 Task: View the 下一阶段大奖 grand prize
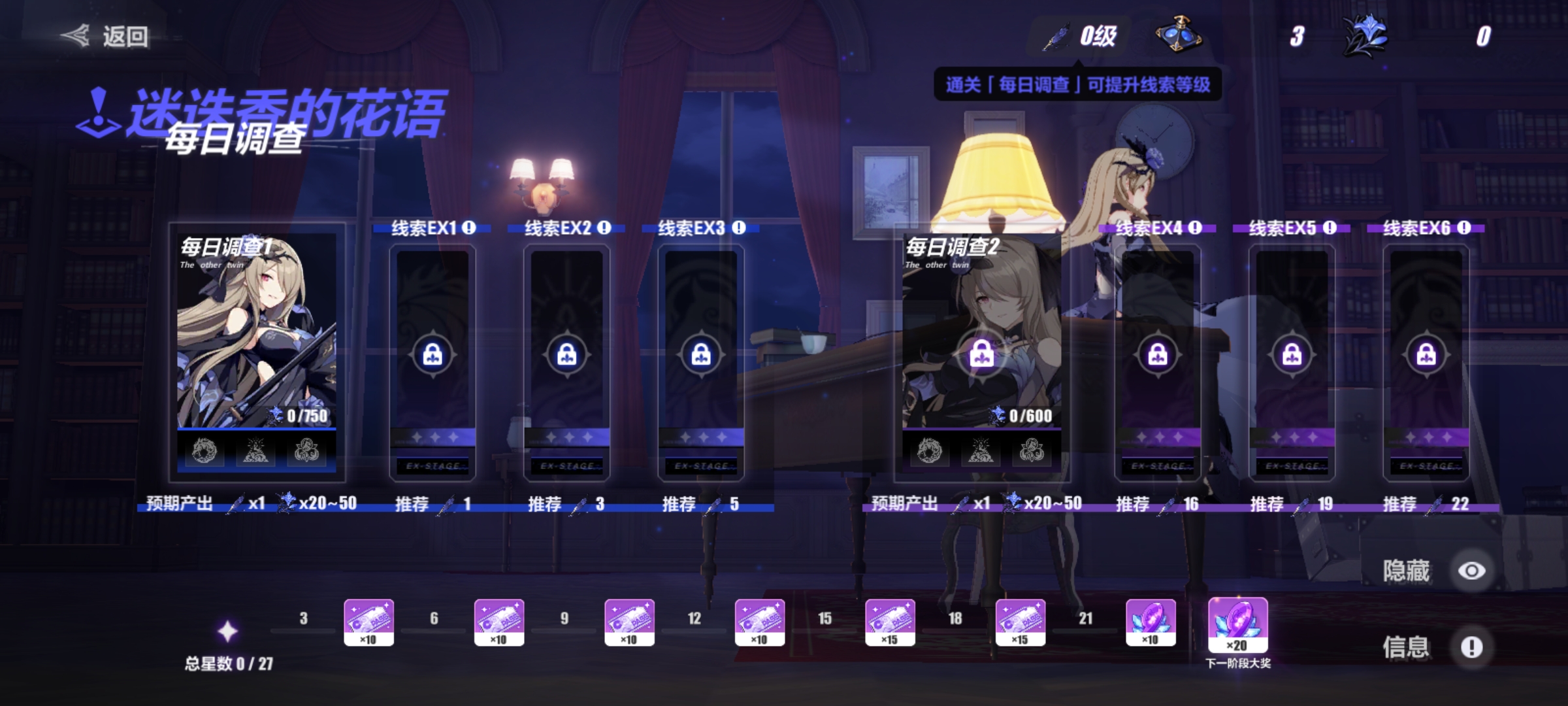[1237, 626]
